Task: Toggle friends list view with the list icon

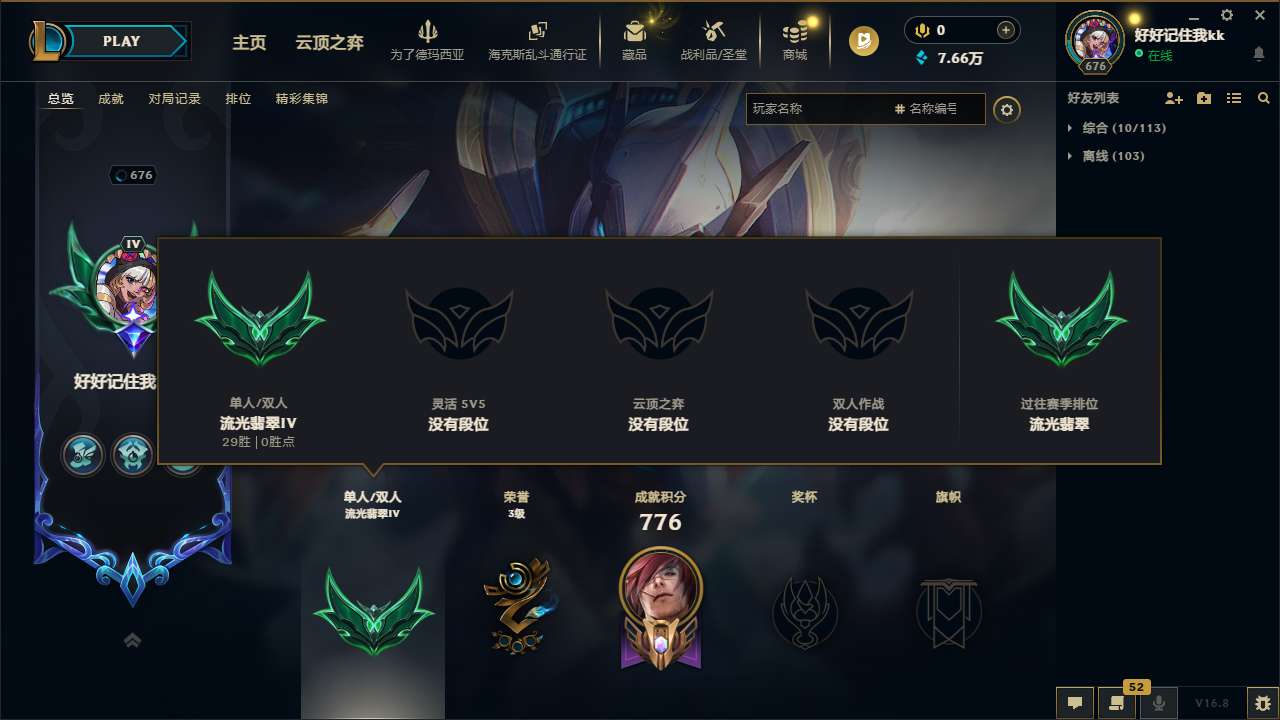Action: tap(1234, 98)
